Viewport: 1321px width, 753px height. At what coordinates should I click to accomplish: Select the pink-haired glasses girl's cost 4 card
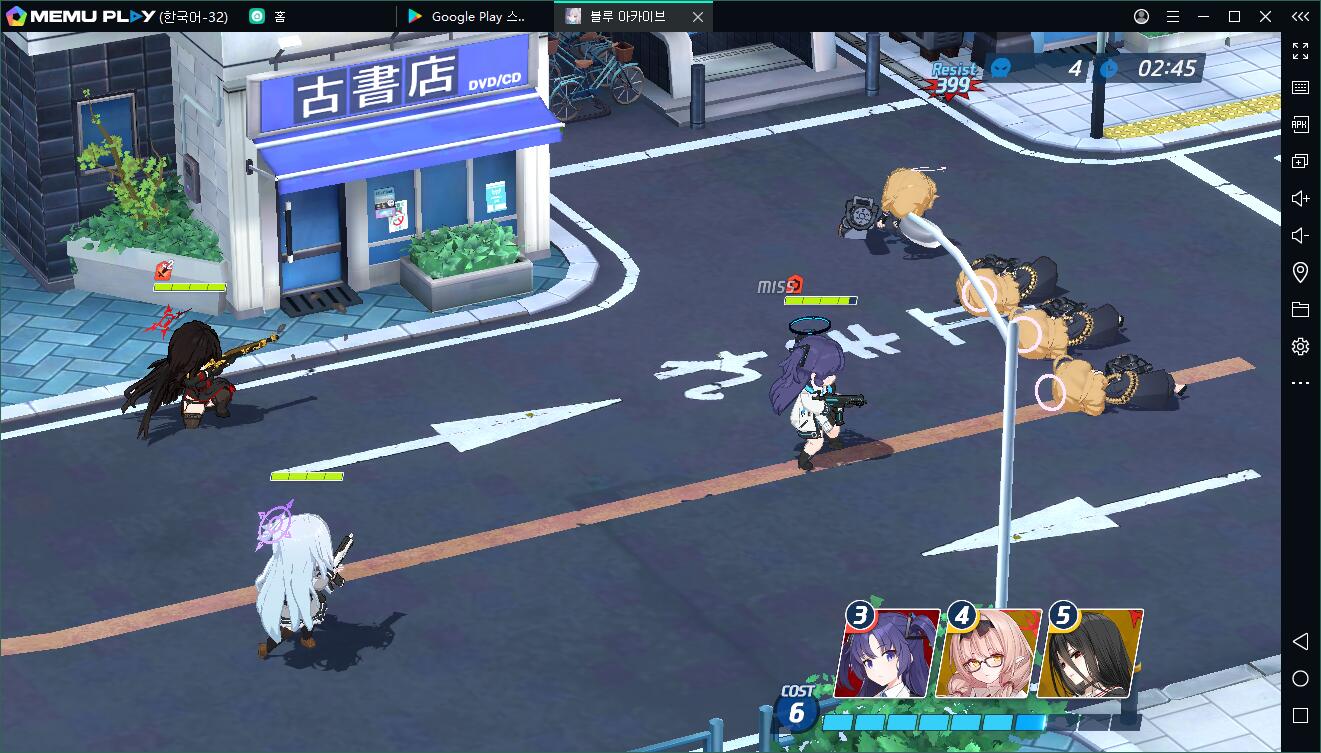tap(988, 654)
